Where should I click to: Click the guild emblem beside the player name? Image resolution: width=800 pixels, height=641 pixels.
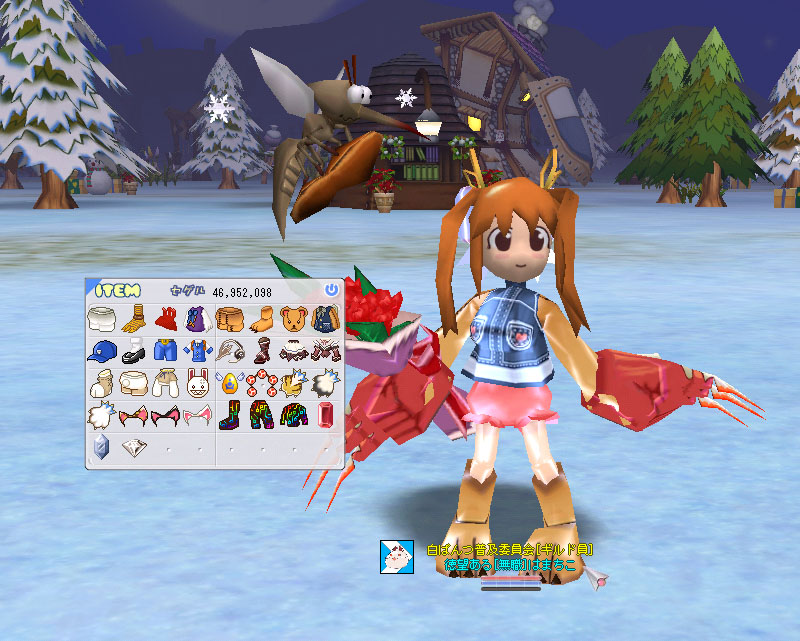click(x=397, y=556)
